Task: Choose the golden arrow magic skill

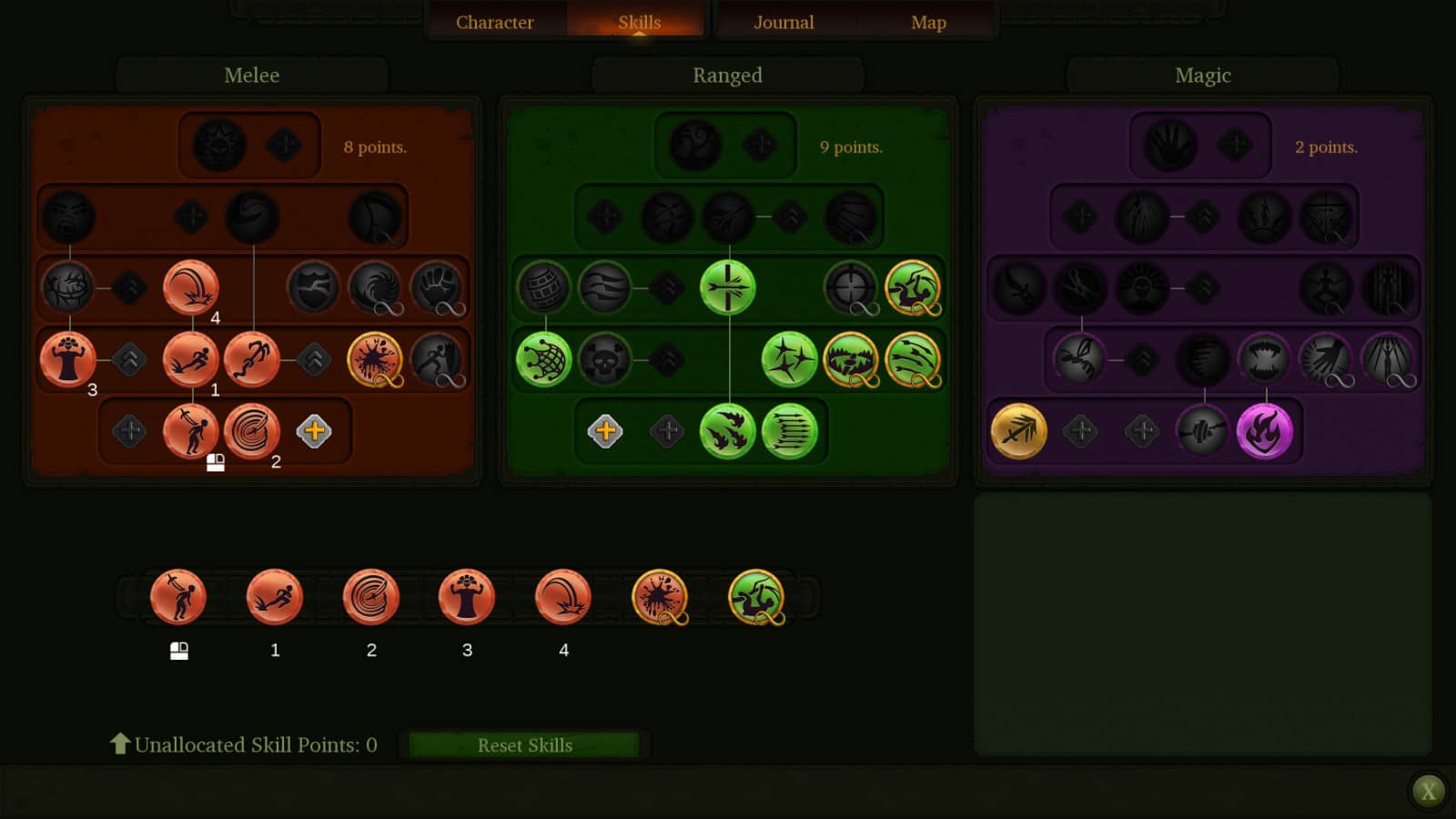Action: [x=1018, y=431]
